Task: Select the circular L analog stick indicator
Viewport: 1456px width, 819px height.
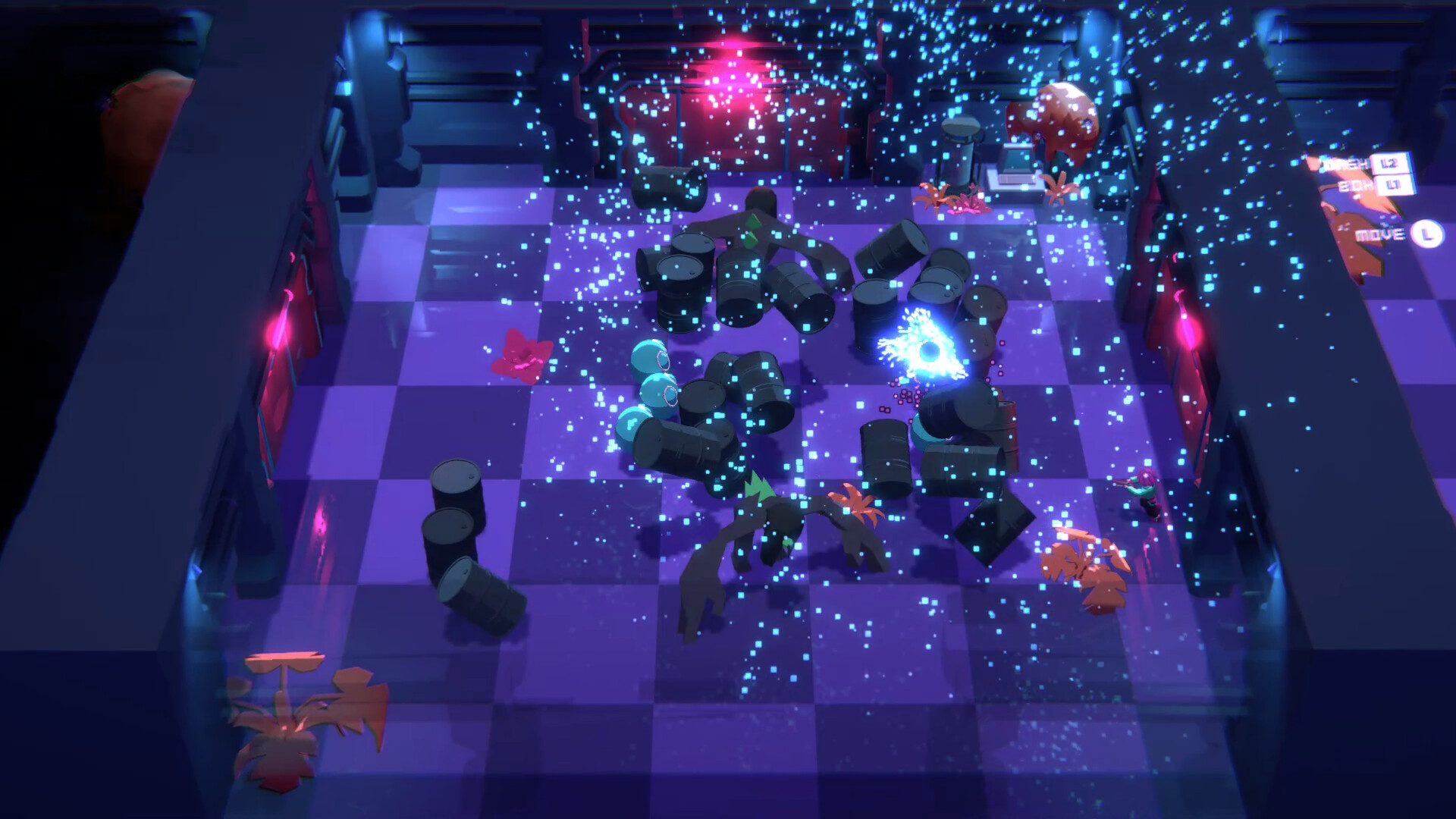Action: (x=1426, y=237)
